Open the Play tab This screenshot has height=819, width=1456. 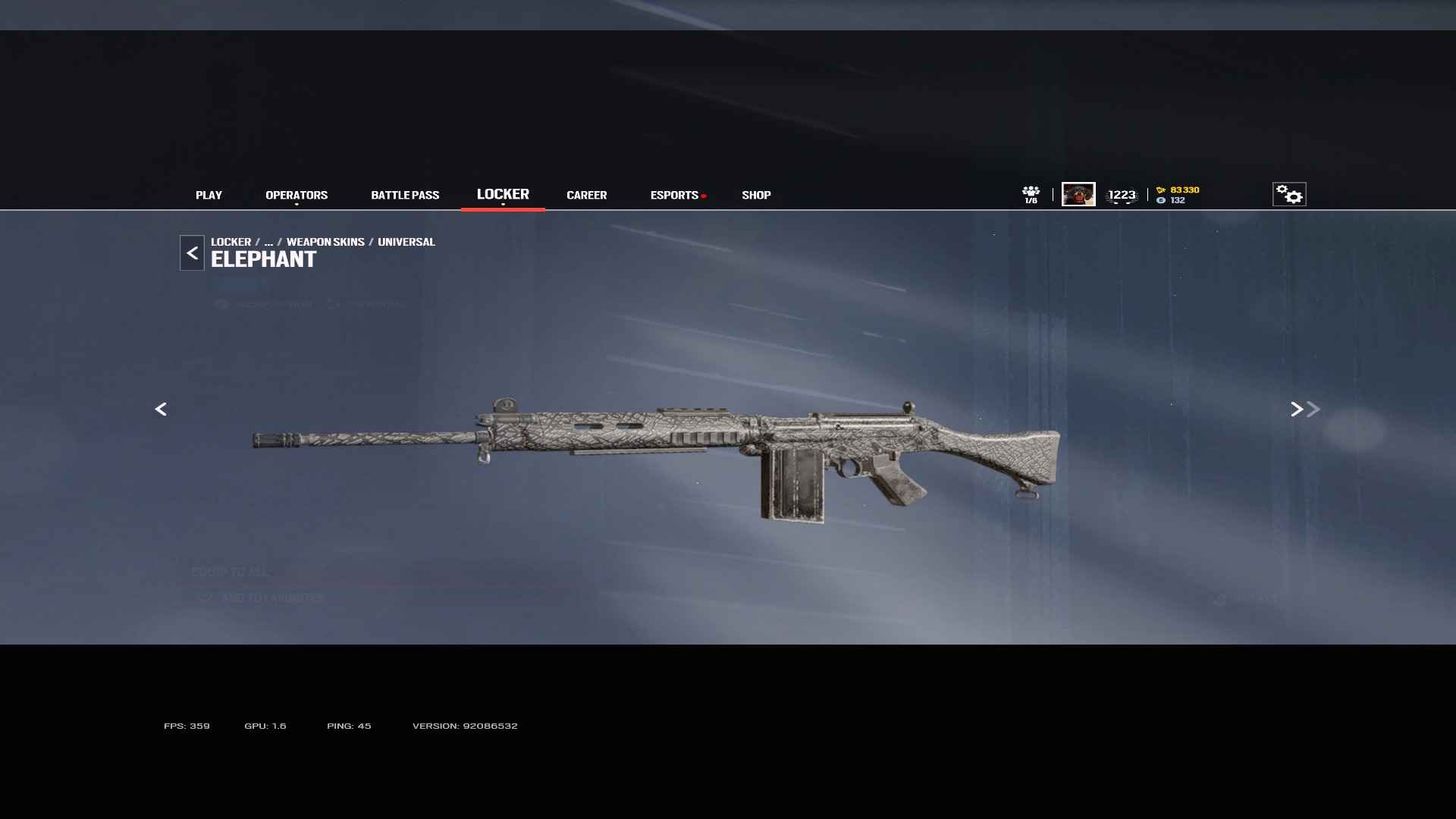(209, 195)
